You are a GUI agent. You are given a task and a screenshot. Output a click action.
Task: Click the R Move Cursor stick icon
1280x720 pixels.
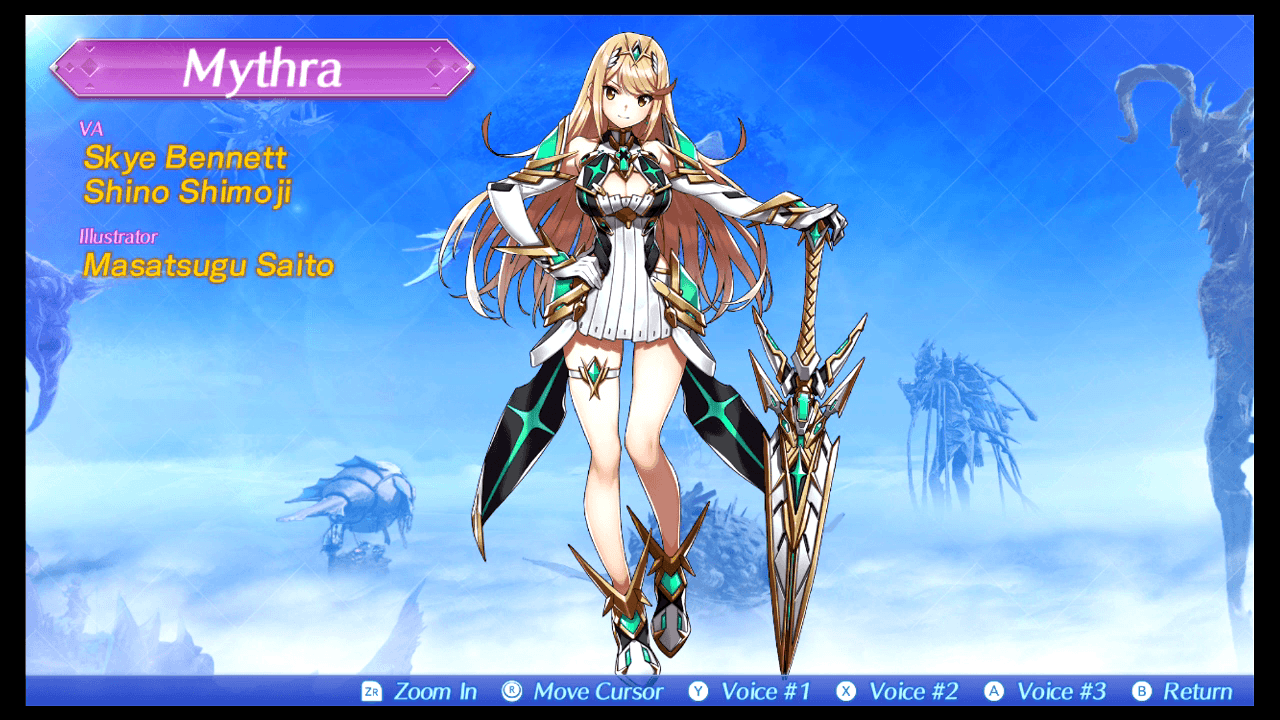click(512, 690)
